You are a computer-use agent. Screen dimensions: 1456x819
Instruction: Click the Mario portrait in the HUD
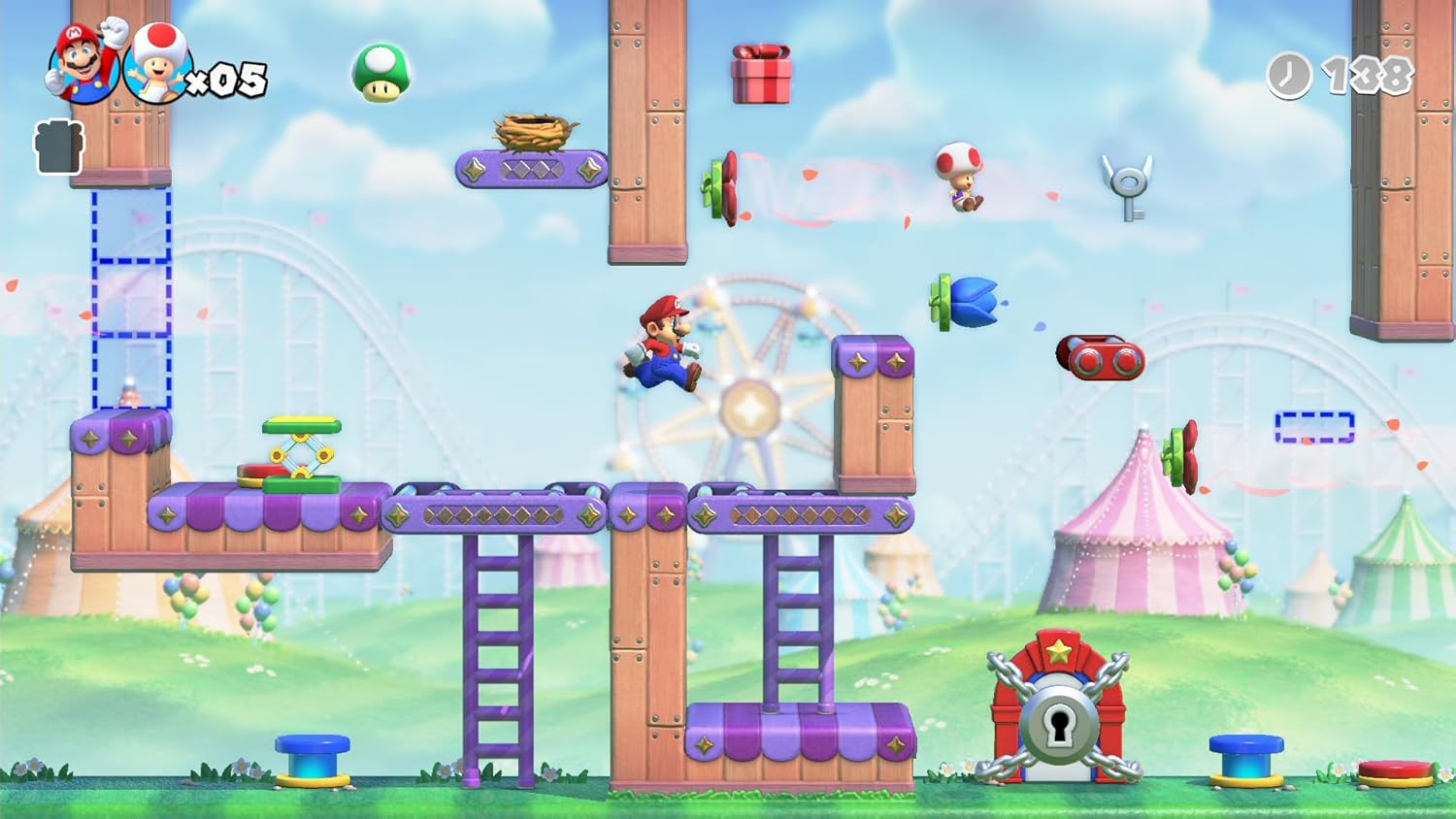click(x=81, y=60)
